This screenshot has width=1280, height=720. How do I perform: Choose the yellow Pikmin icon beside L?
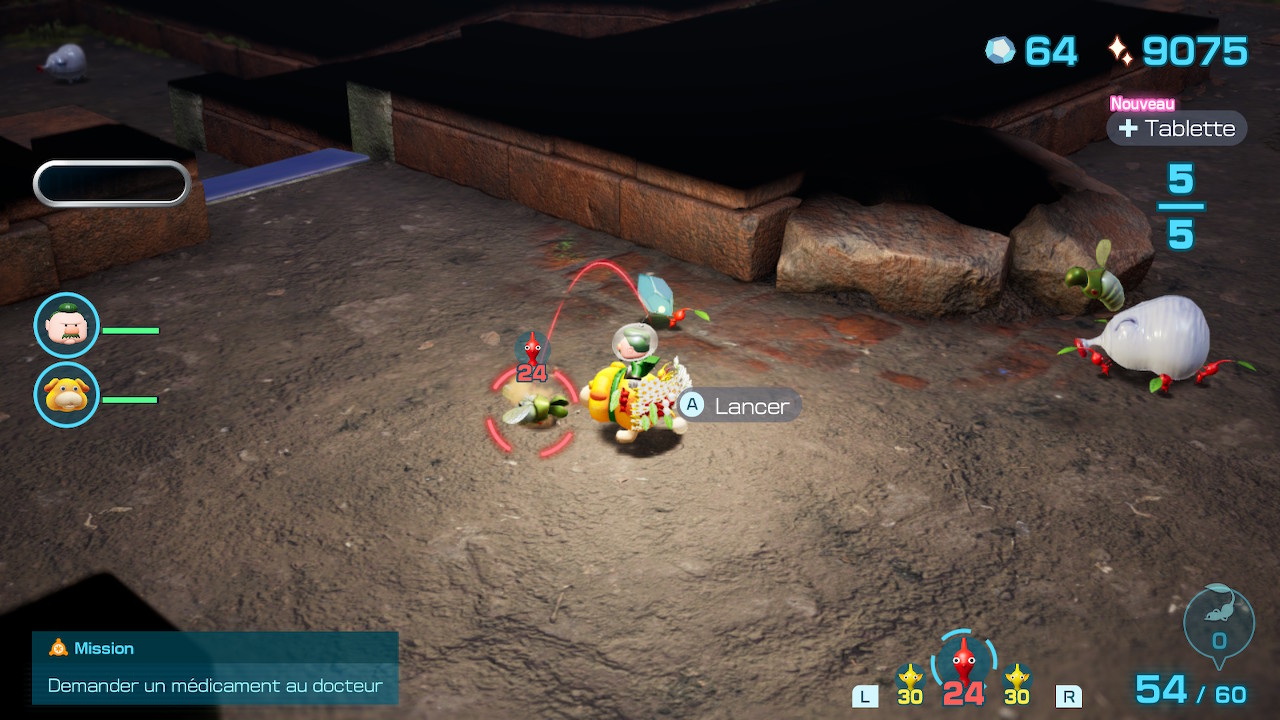pyautogui.click(x=910, y=679)
